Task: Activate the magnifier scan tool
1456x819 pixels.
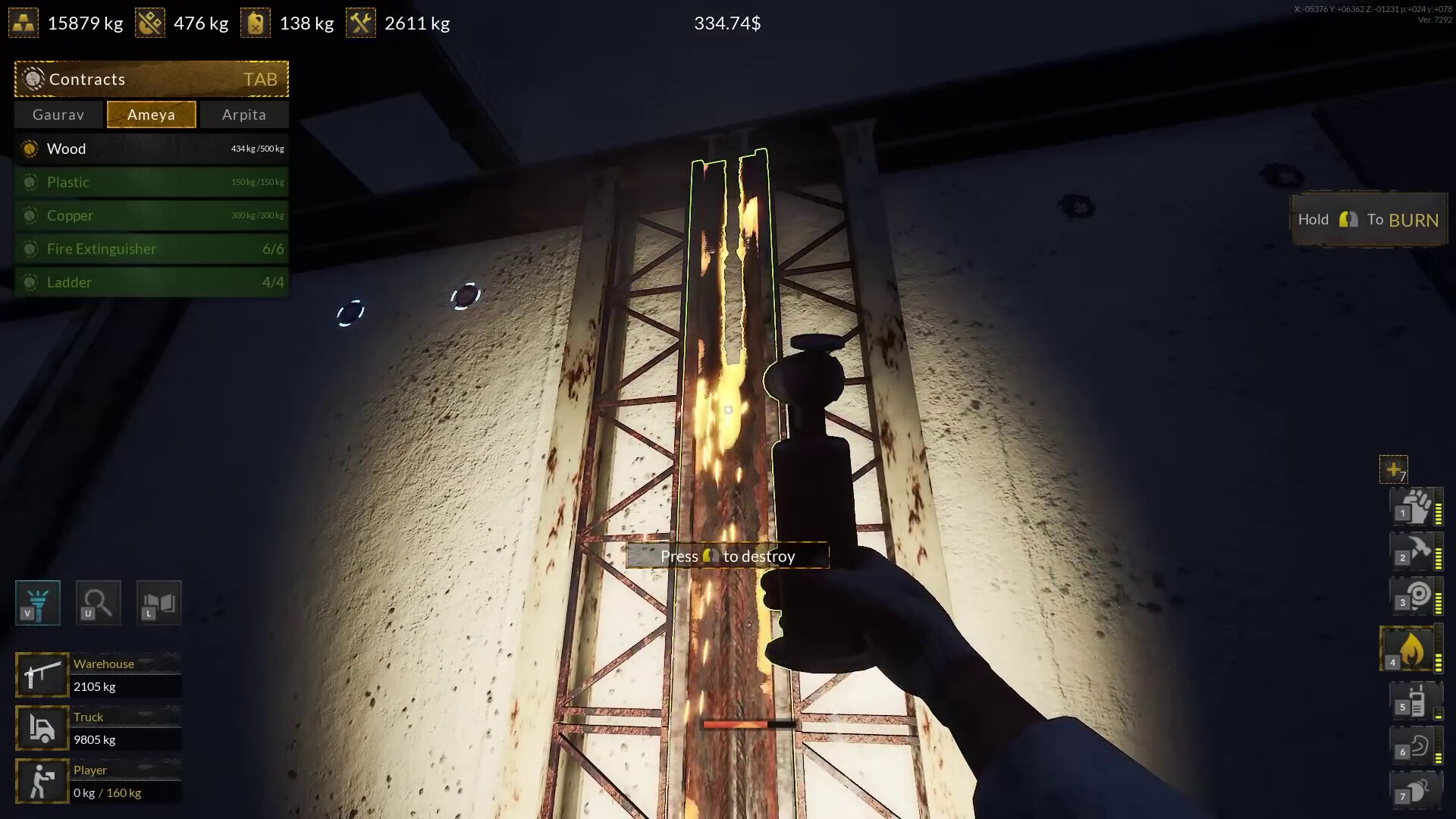Action: pyautogui.click(x=97, y=603)
